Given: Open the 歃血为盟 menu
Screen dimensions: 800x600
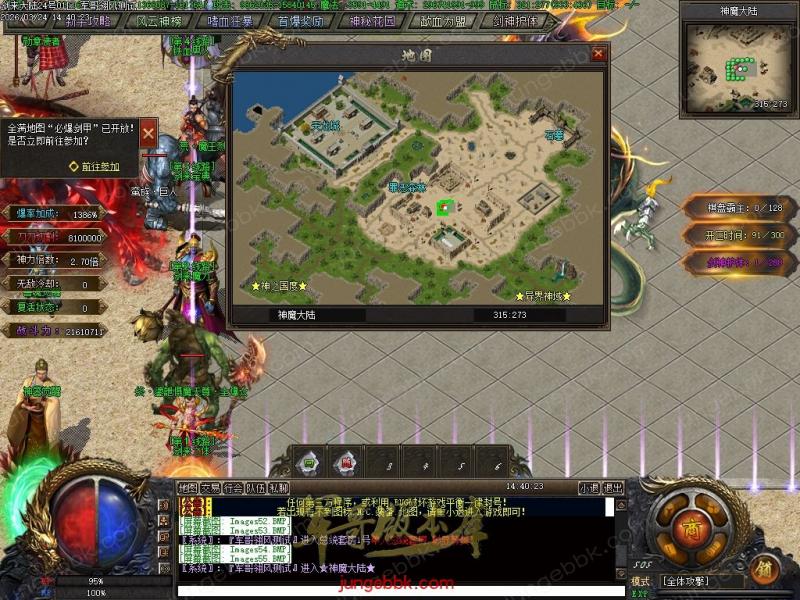Looking at the screenshot, I should (x=443, y=20).
